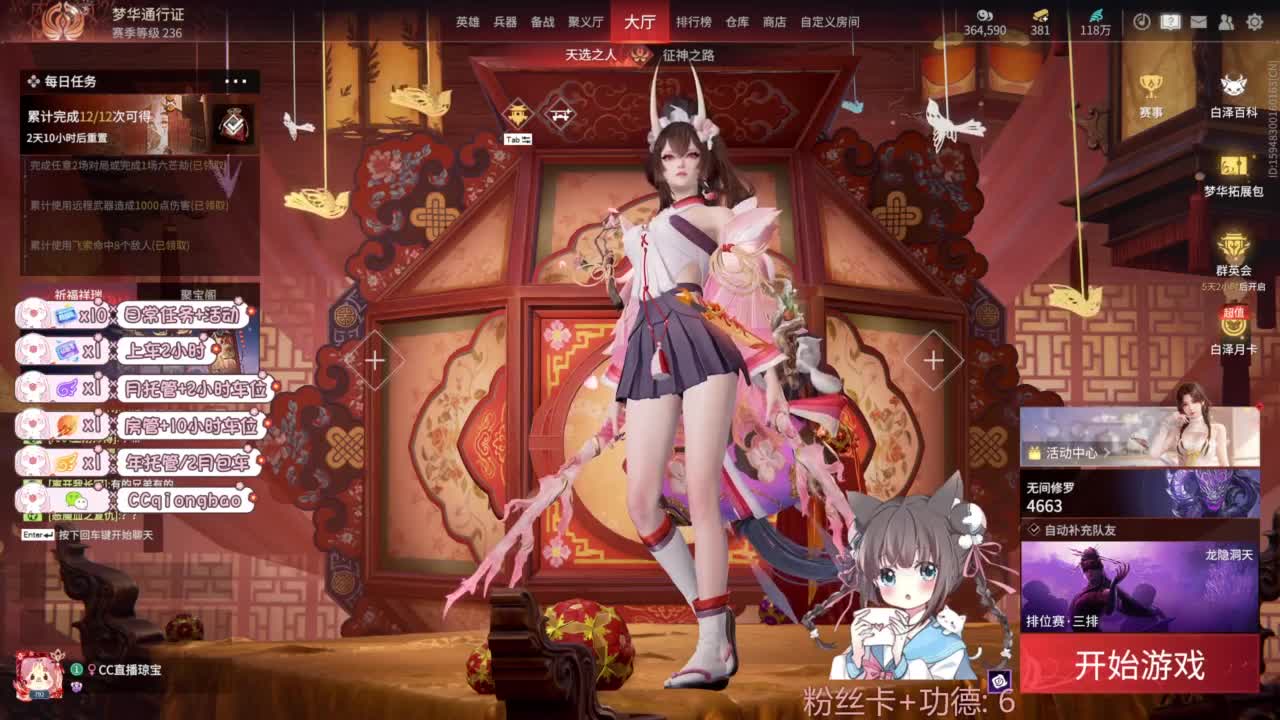Click the 开始游戏 start game button

pyautogui.click(x=1140, y=663)
